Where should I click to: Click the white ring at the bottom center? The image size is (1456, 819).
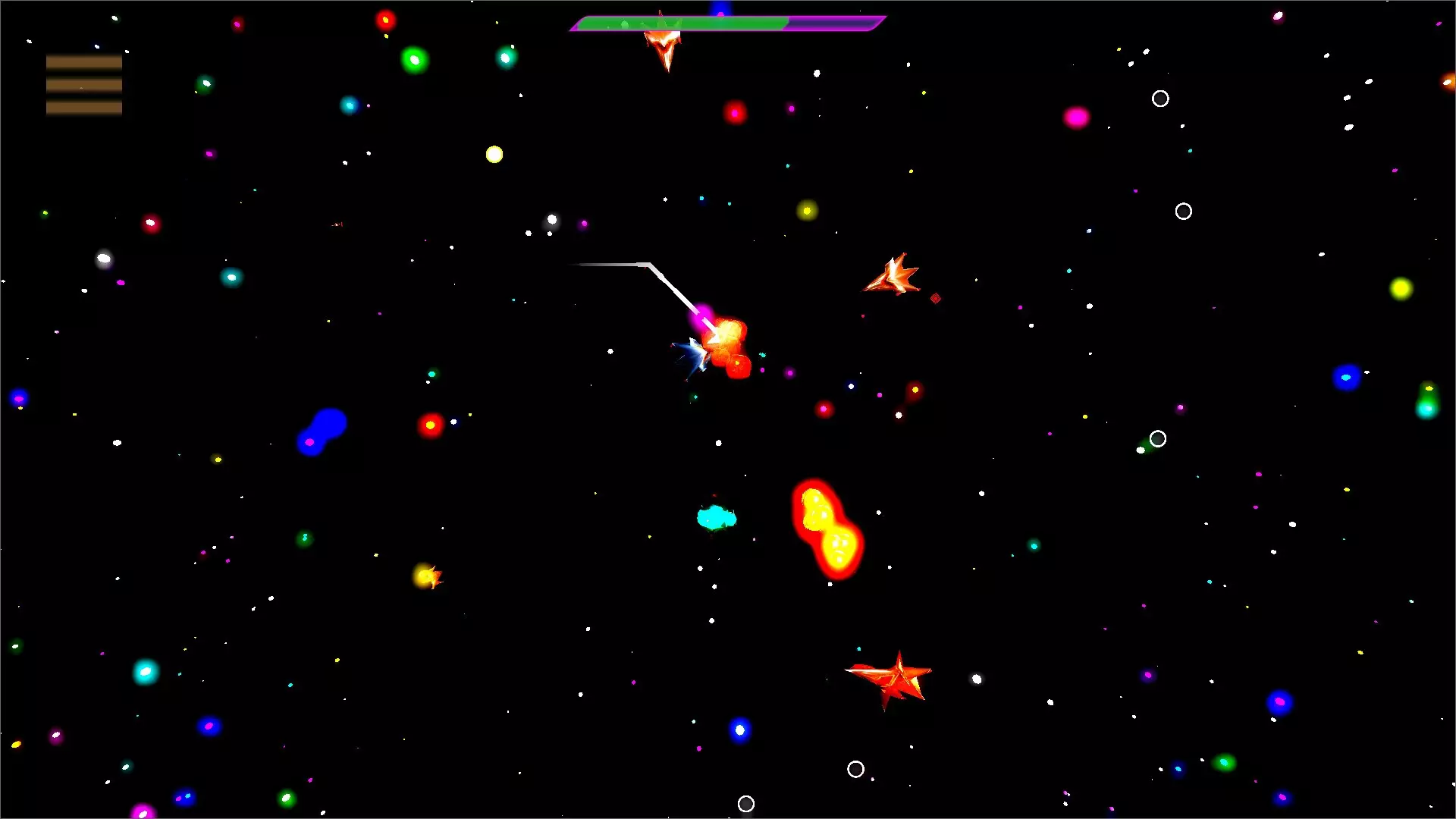click(746, 803)
